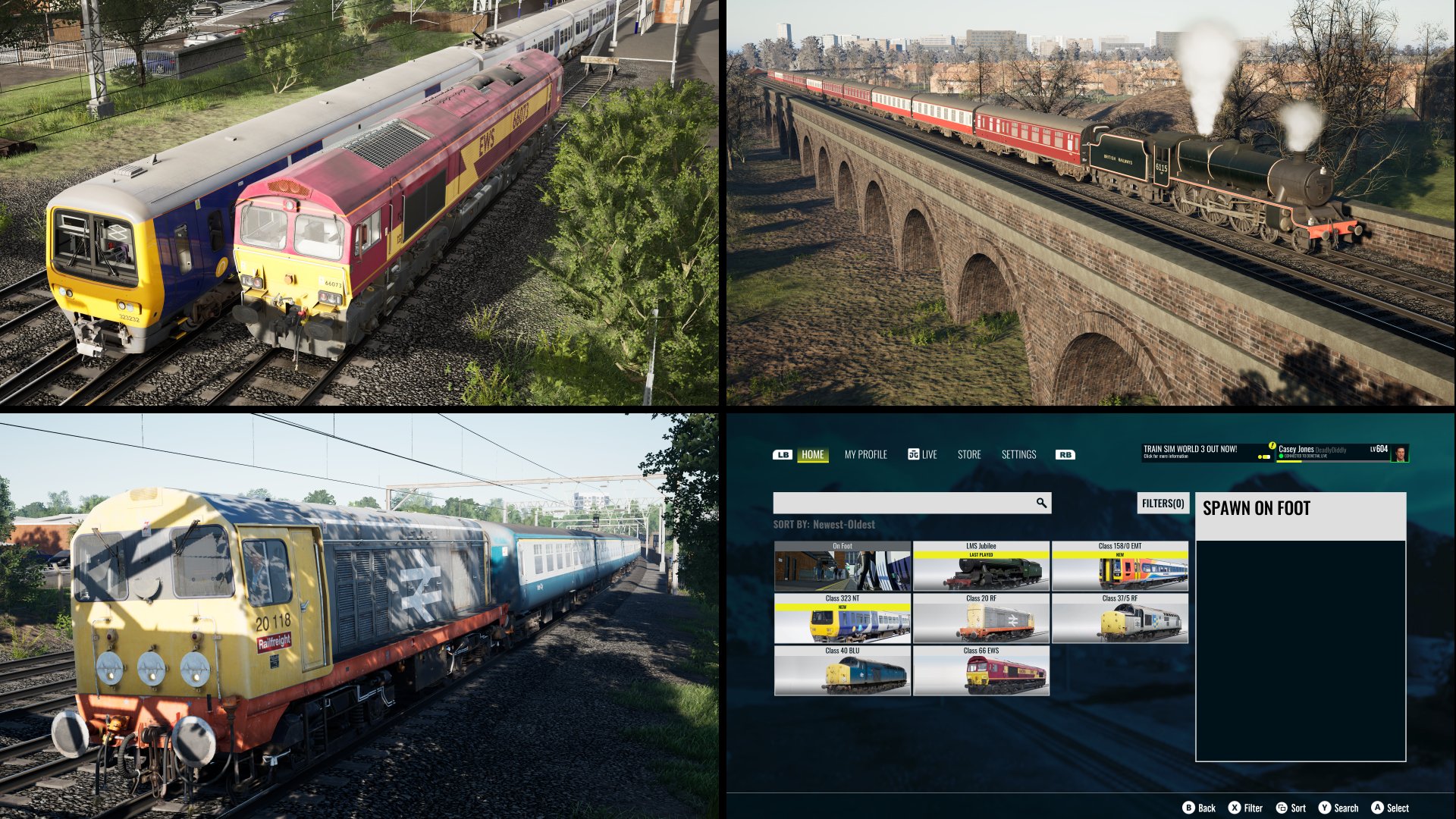The width and height of the screenshot is (1456, 819).
Task: Click the RB shoulder button icon
Action: [1065, 455]
